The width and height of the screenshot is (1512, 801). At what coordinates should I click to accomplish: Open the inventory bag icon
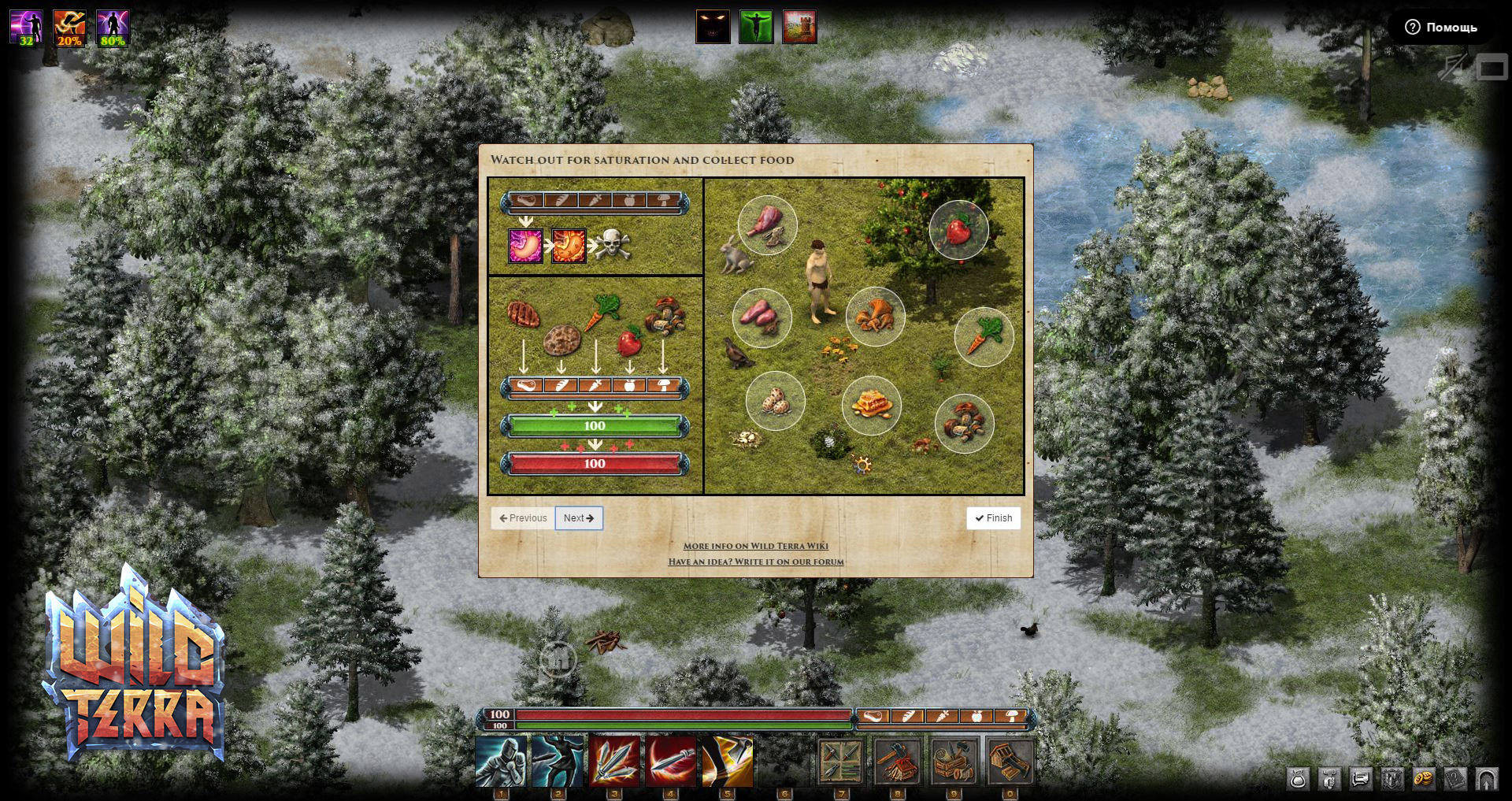pyautogui.click(x=1298, y=779)
